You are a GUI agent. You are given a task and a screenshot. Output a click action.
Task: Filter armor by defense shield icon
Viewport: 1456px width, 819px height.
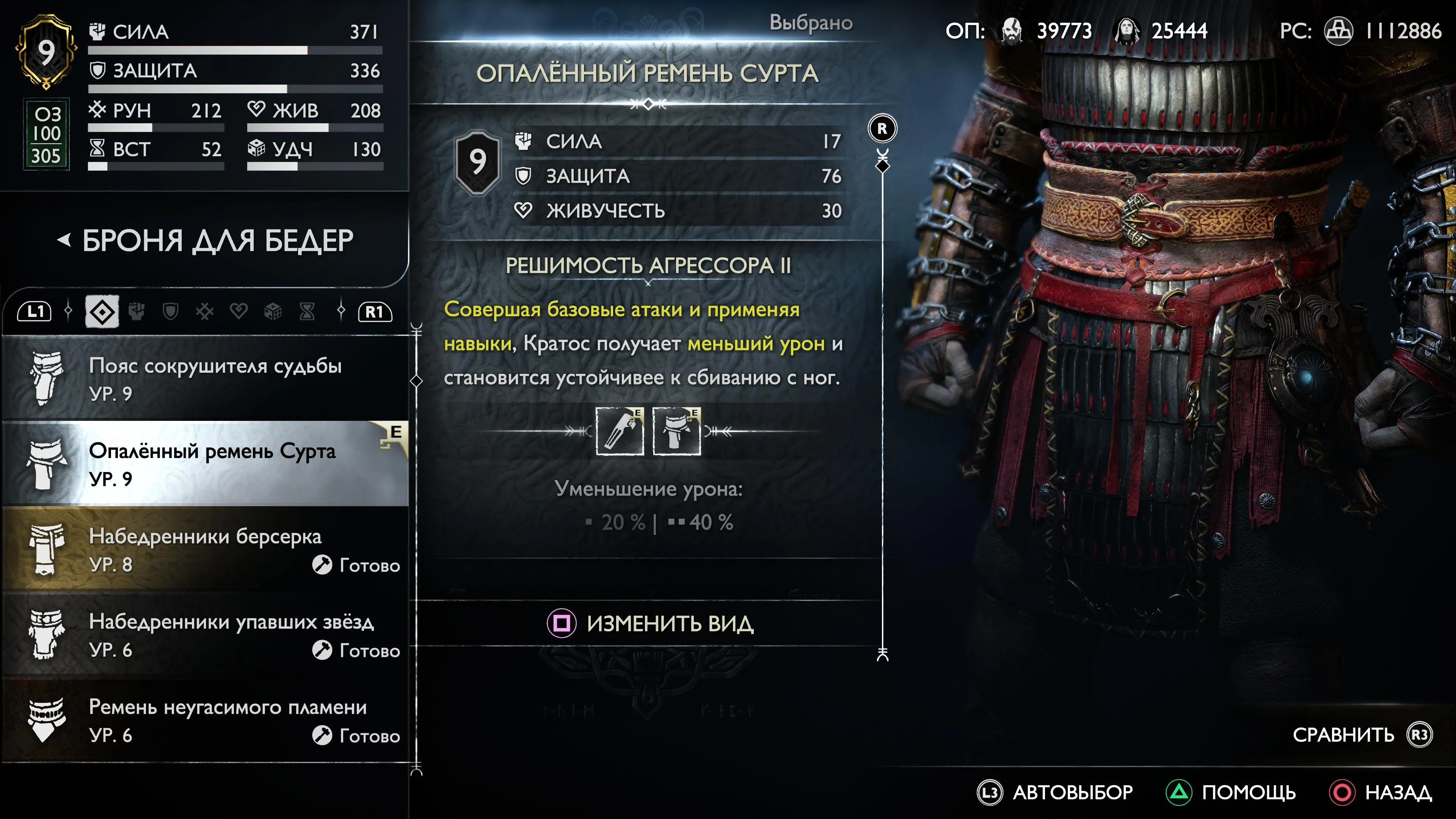point(170,311)
